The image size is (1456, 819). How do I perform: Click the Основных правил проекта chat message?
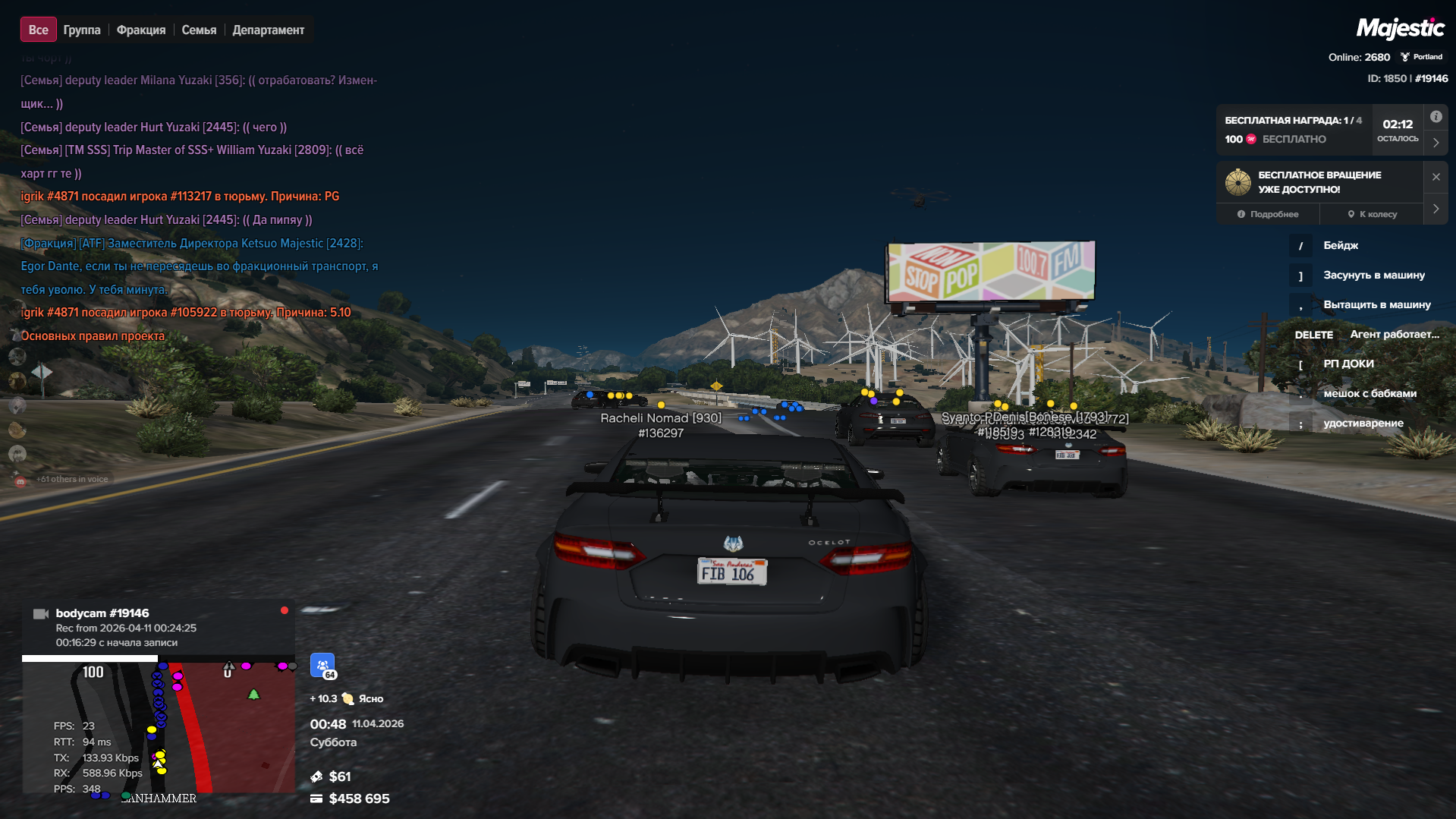[93, 335]
